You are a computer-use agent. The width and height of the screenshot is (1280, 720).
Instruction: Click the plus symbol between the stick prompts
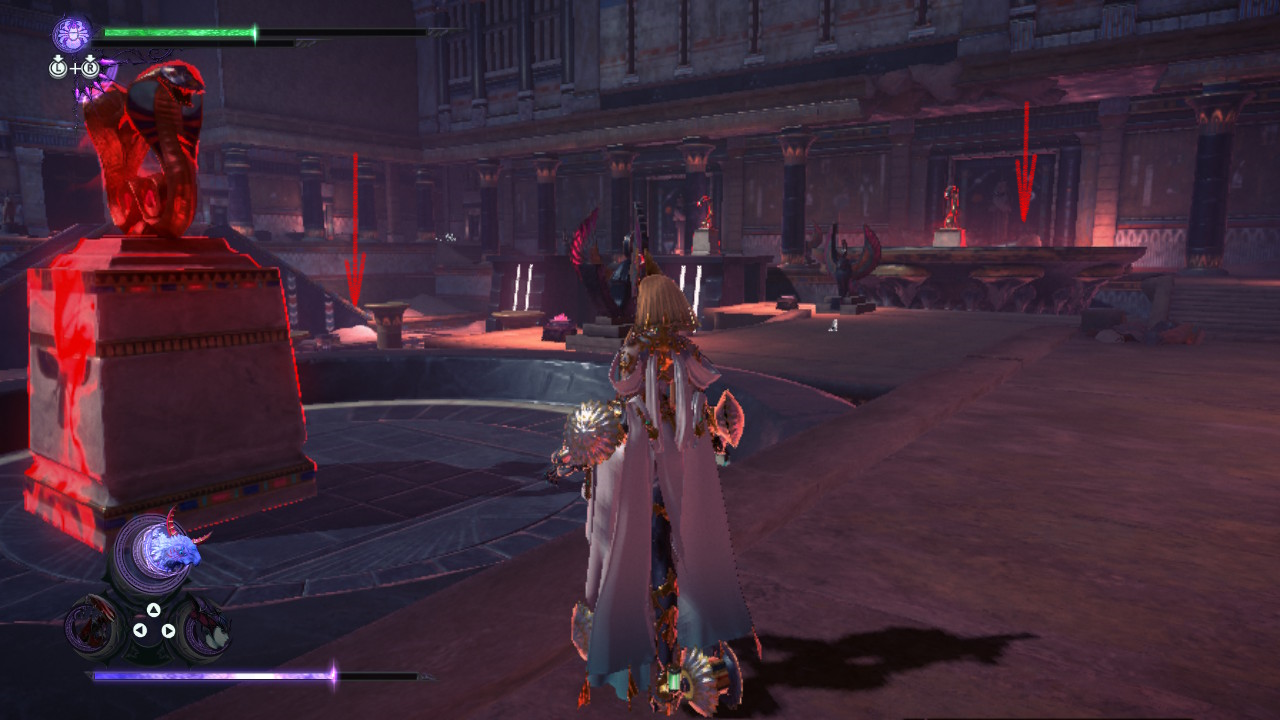tap(74, 68)
